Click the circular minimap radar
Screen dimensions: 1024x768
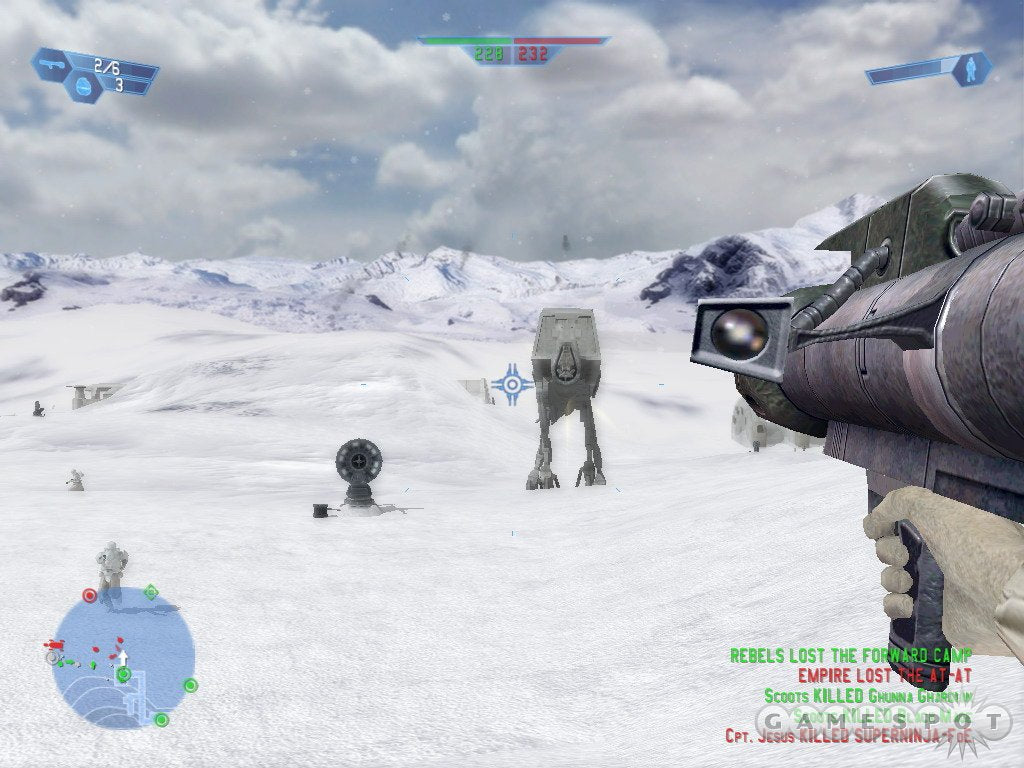tap(123, 655)
